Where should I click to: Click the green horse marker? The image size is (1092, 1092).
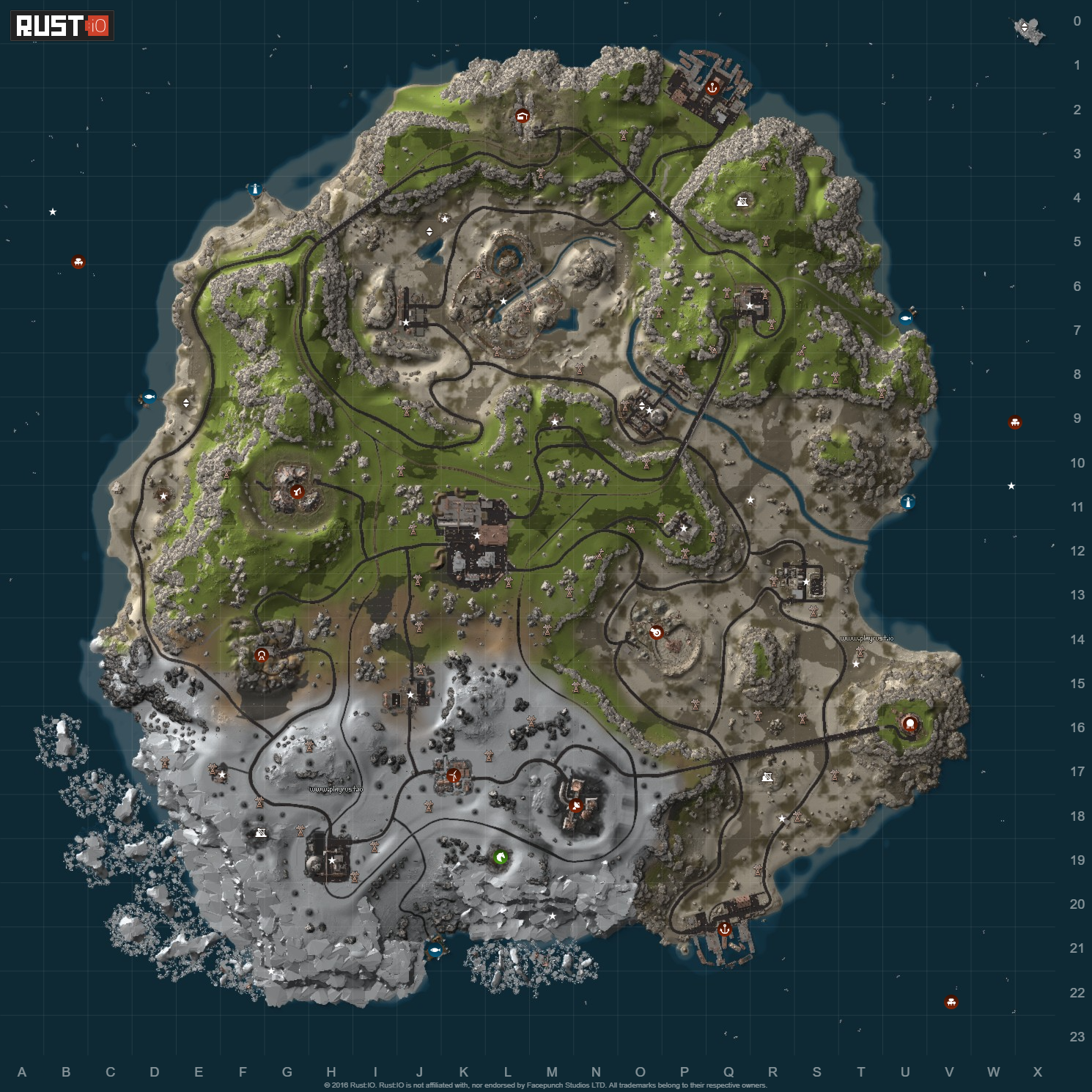tap(501, 857)
